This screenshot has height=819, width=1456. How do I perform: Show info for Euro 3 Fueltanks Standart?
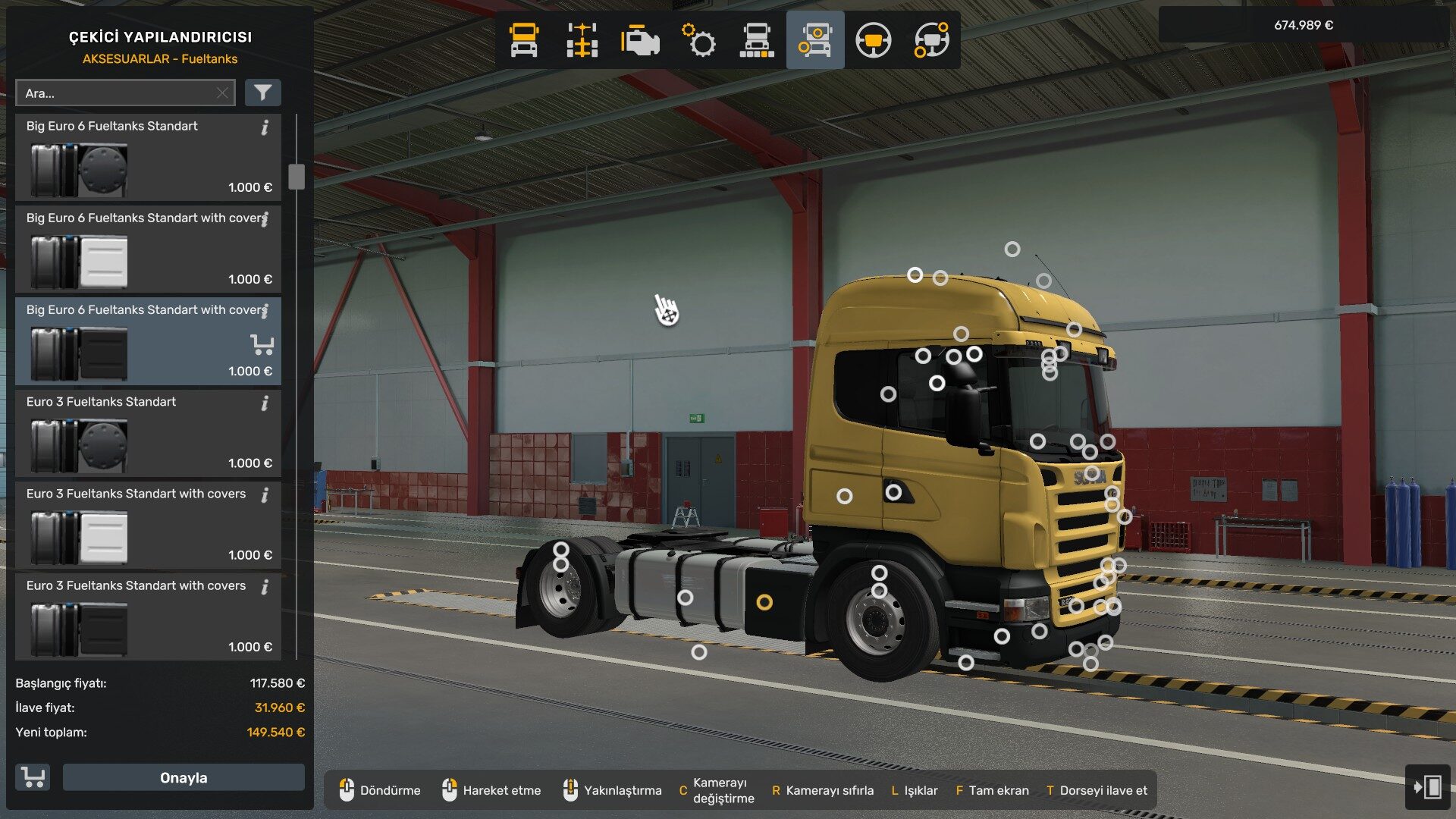(x=265, y=403)
